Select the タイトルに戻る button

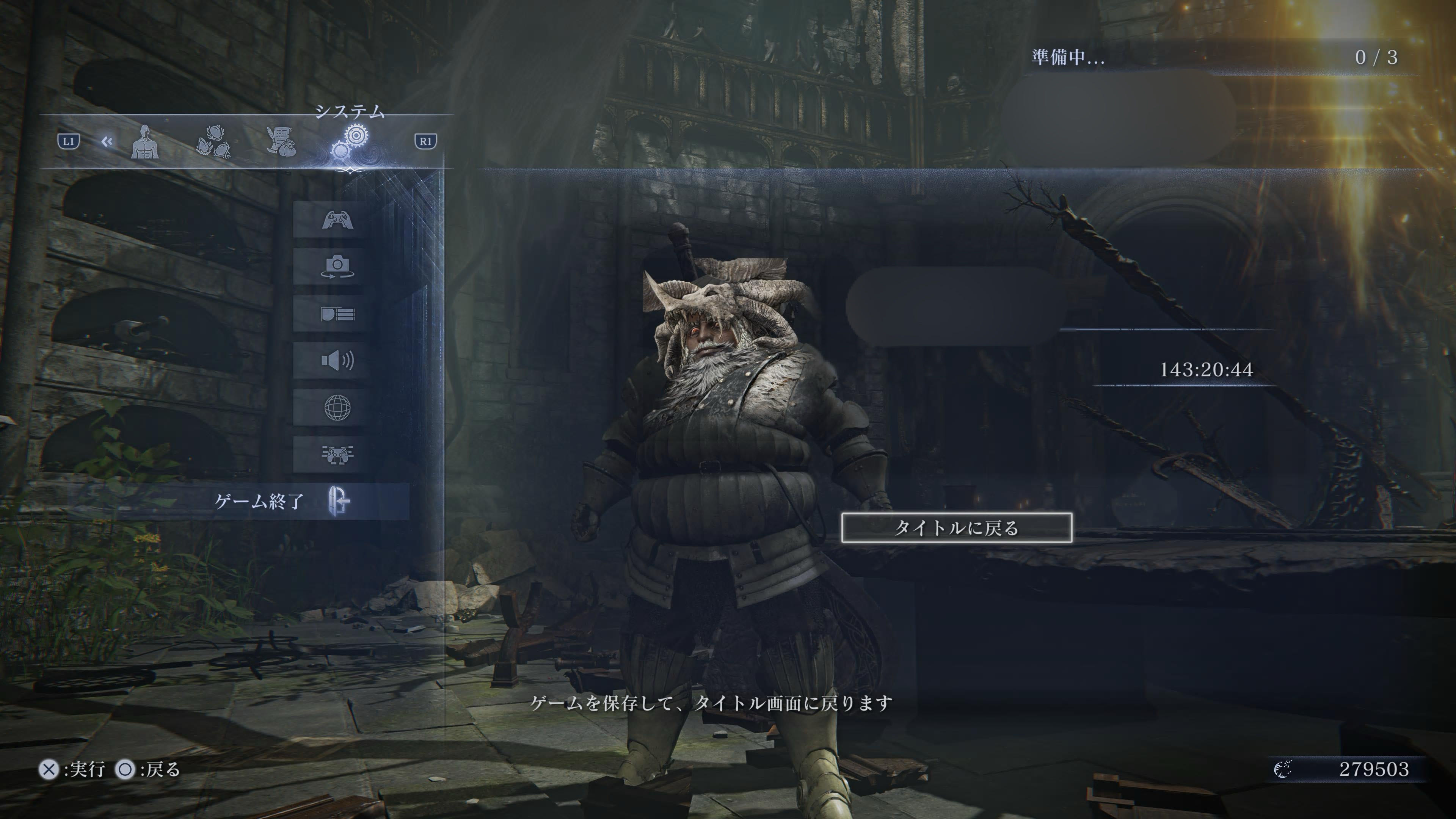pos(956,528)
